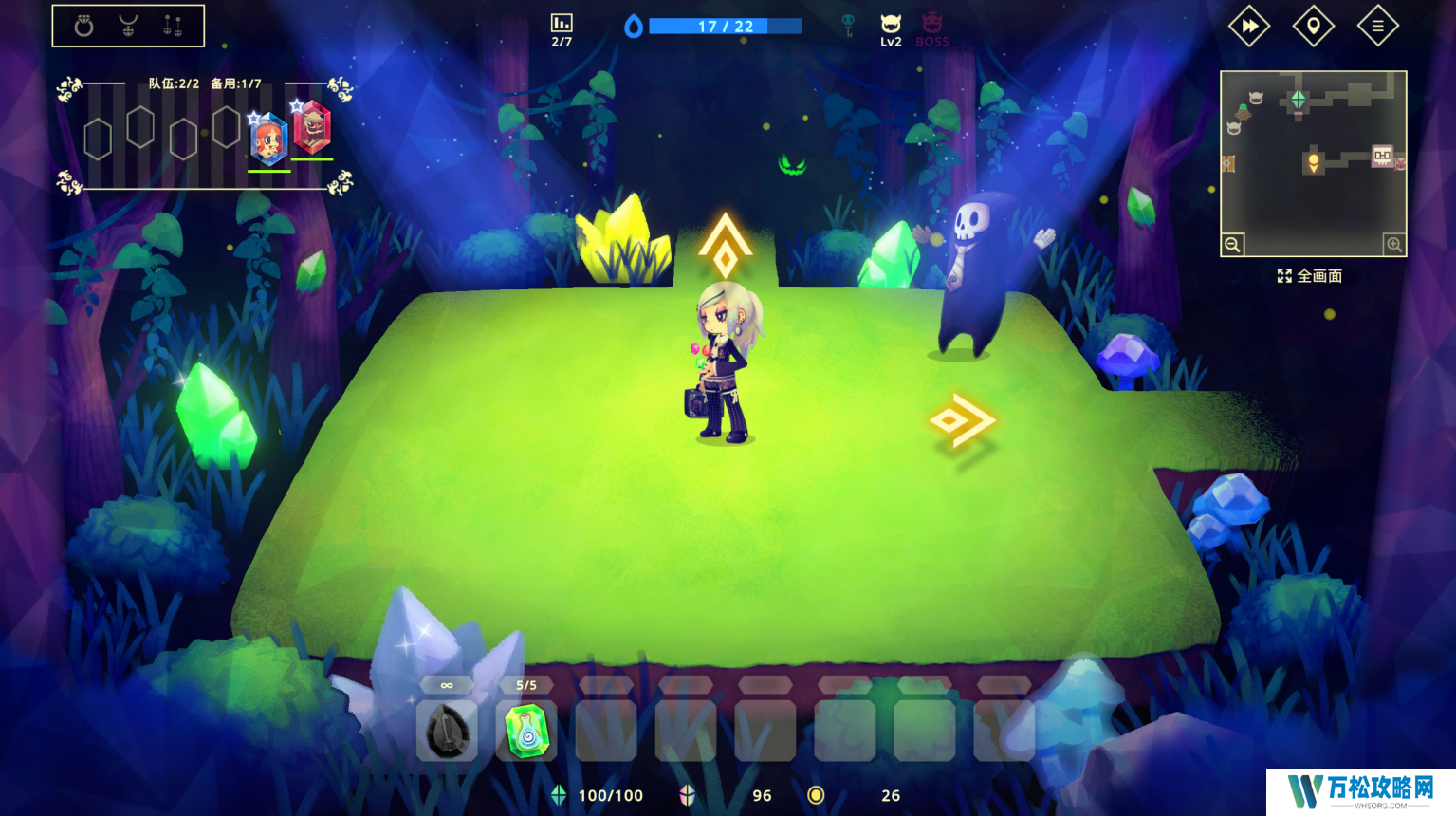This screenshot has height=816, width=1456.
Task: Select the red monster party portrait
Action: tap(312, 128)
